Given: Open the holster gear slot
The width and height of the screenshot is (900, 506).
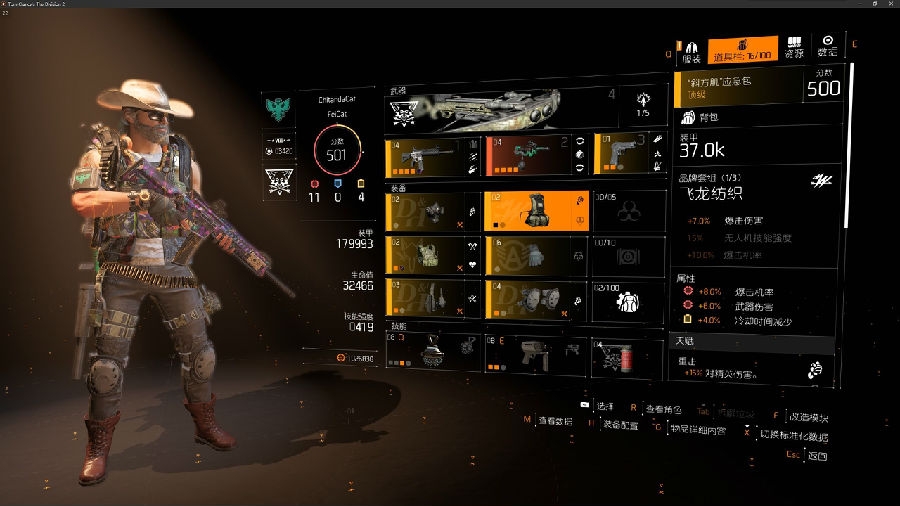Looking at the screenshot, I should (432, 298).
